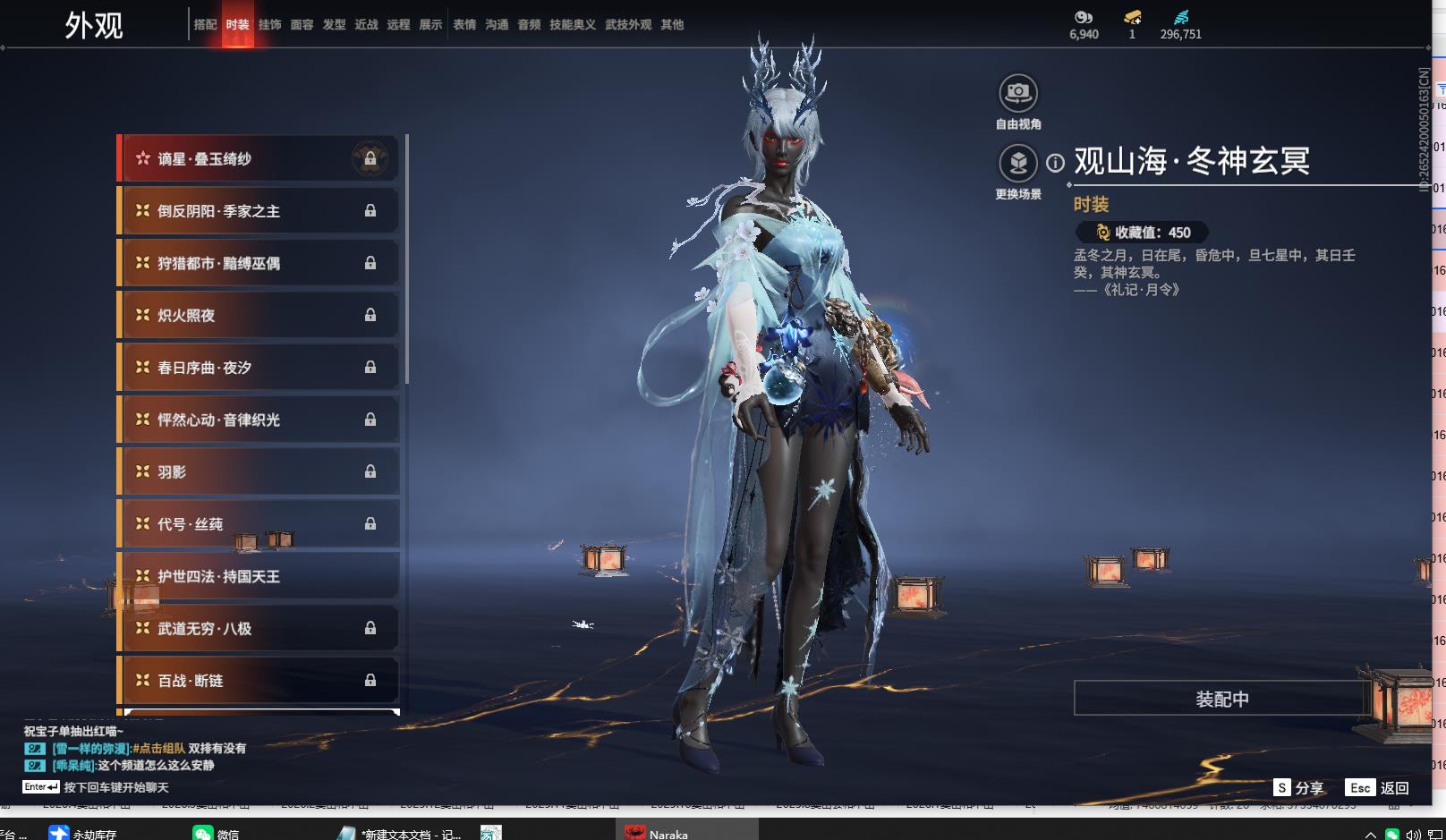The width and height of the screenshot is (1446, 840).
Task: Switch to the 发型 hairstyle tab
Action: tap(334, 25)
